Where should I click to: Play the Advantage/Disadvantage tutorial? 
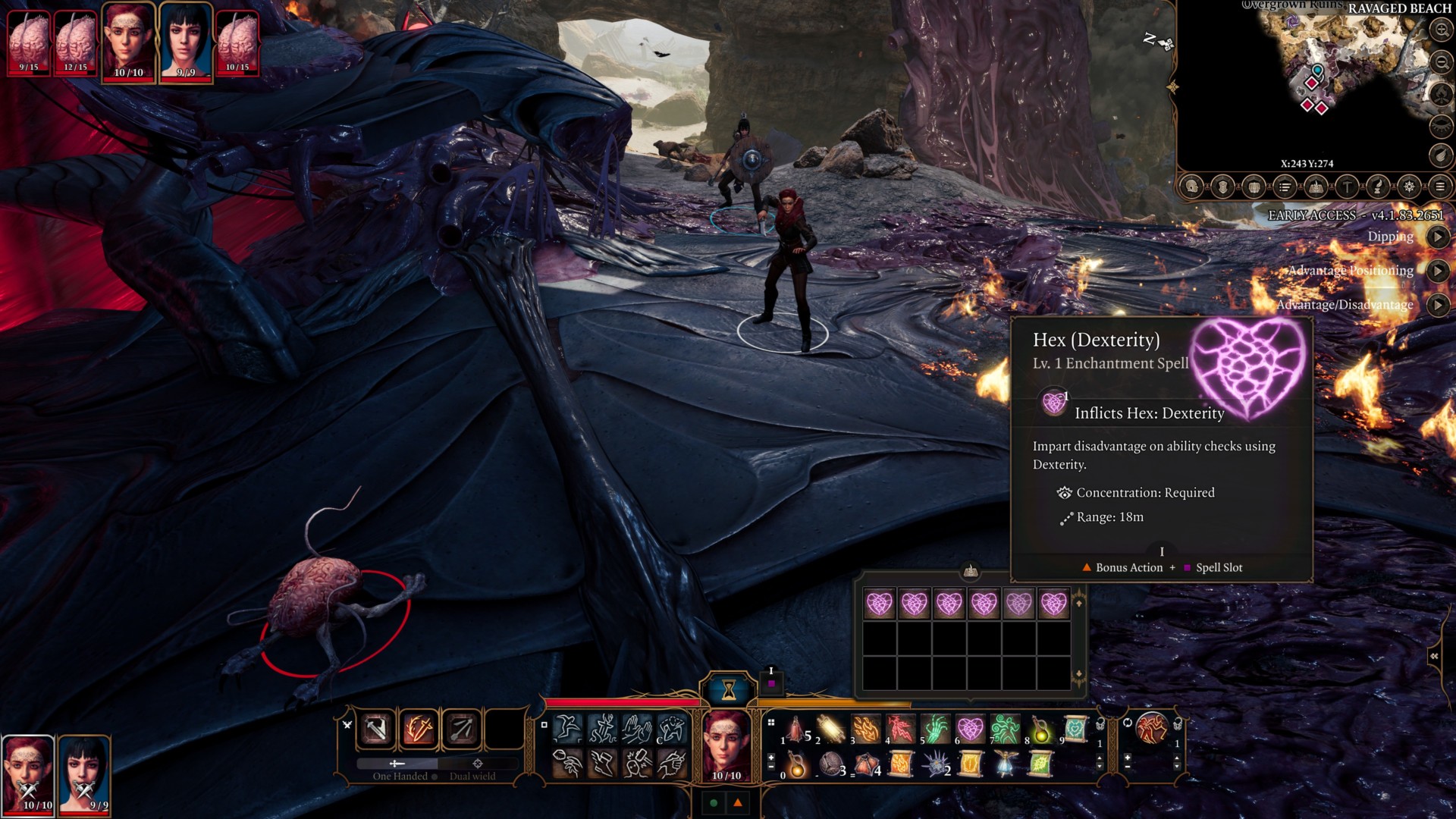click(1437, 305)
